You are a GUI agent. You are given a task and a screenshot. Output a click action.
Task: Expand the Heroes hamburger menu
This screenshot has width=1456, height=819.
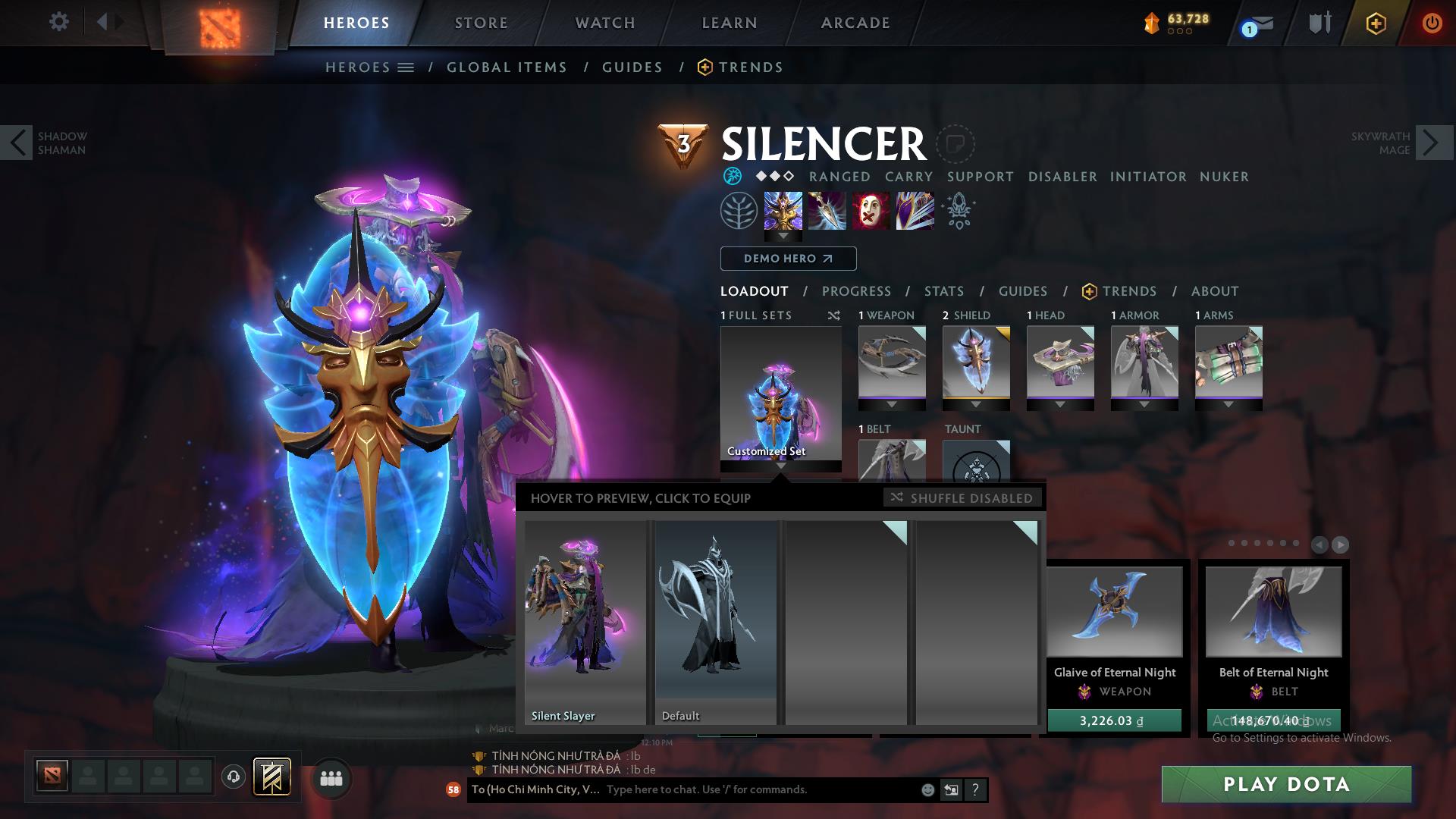click(406, 67)
